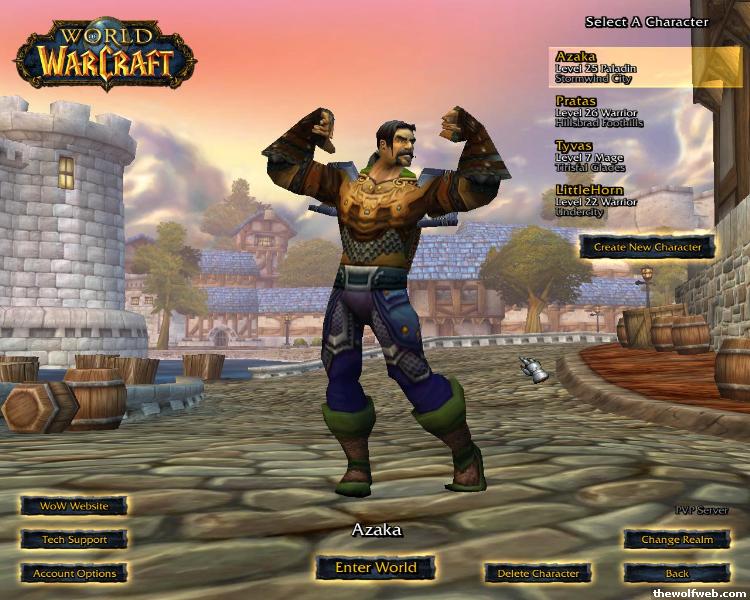
Task: Enter World with the selected character
Action: 375,568
